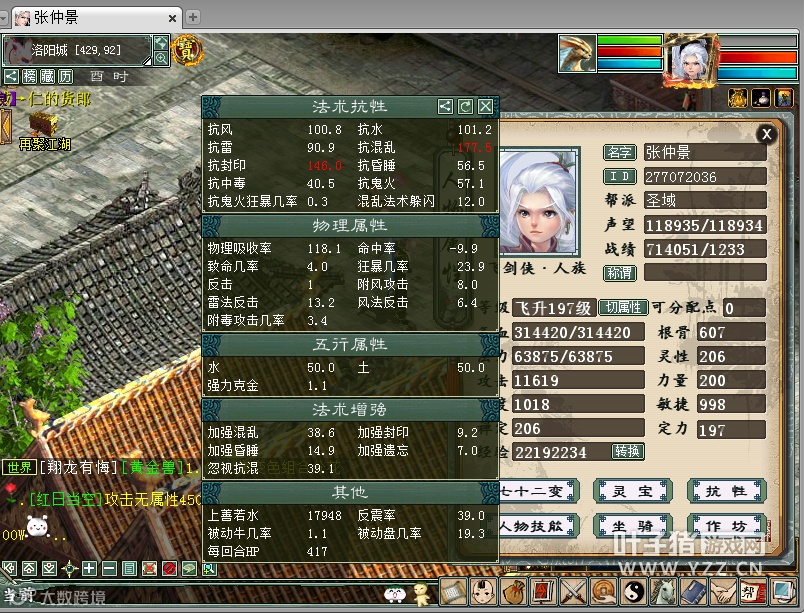Viewport: 804px width, 613px height.
Task: Open the 榜 ranking button
Action: [29, 76]
